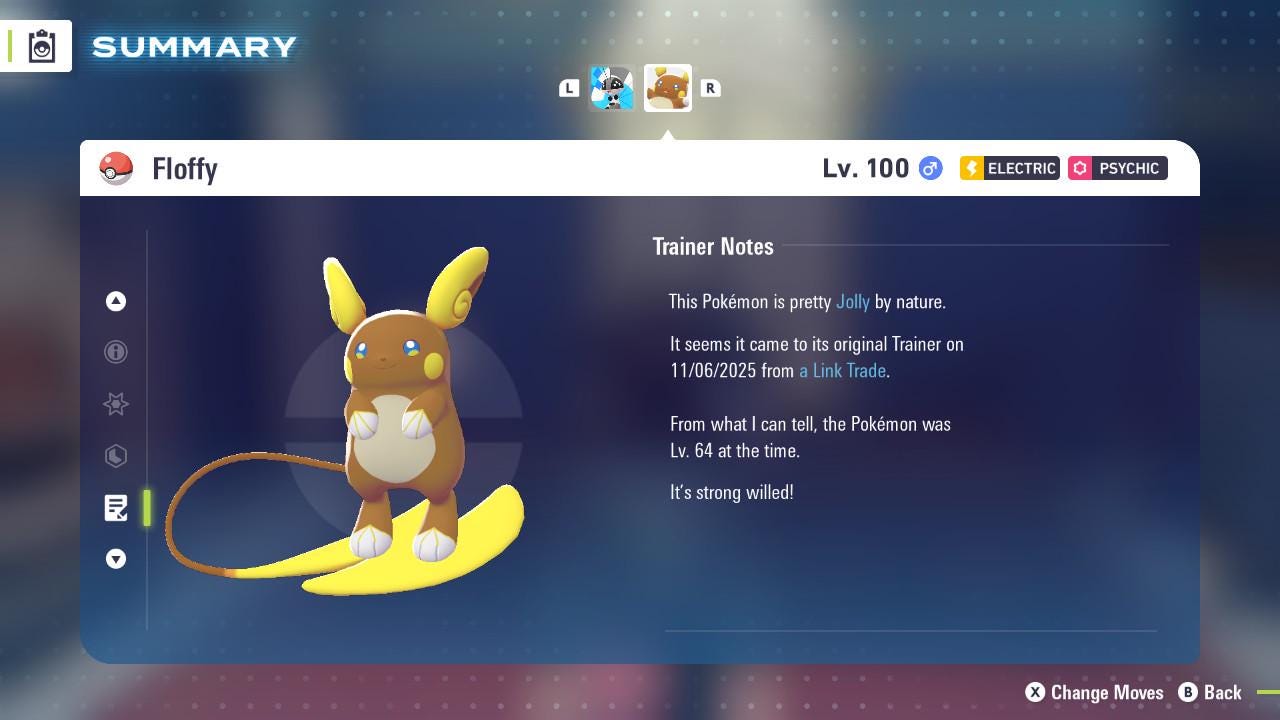Select the ELECTRIC type badge

(x=1008, y=168)
